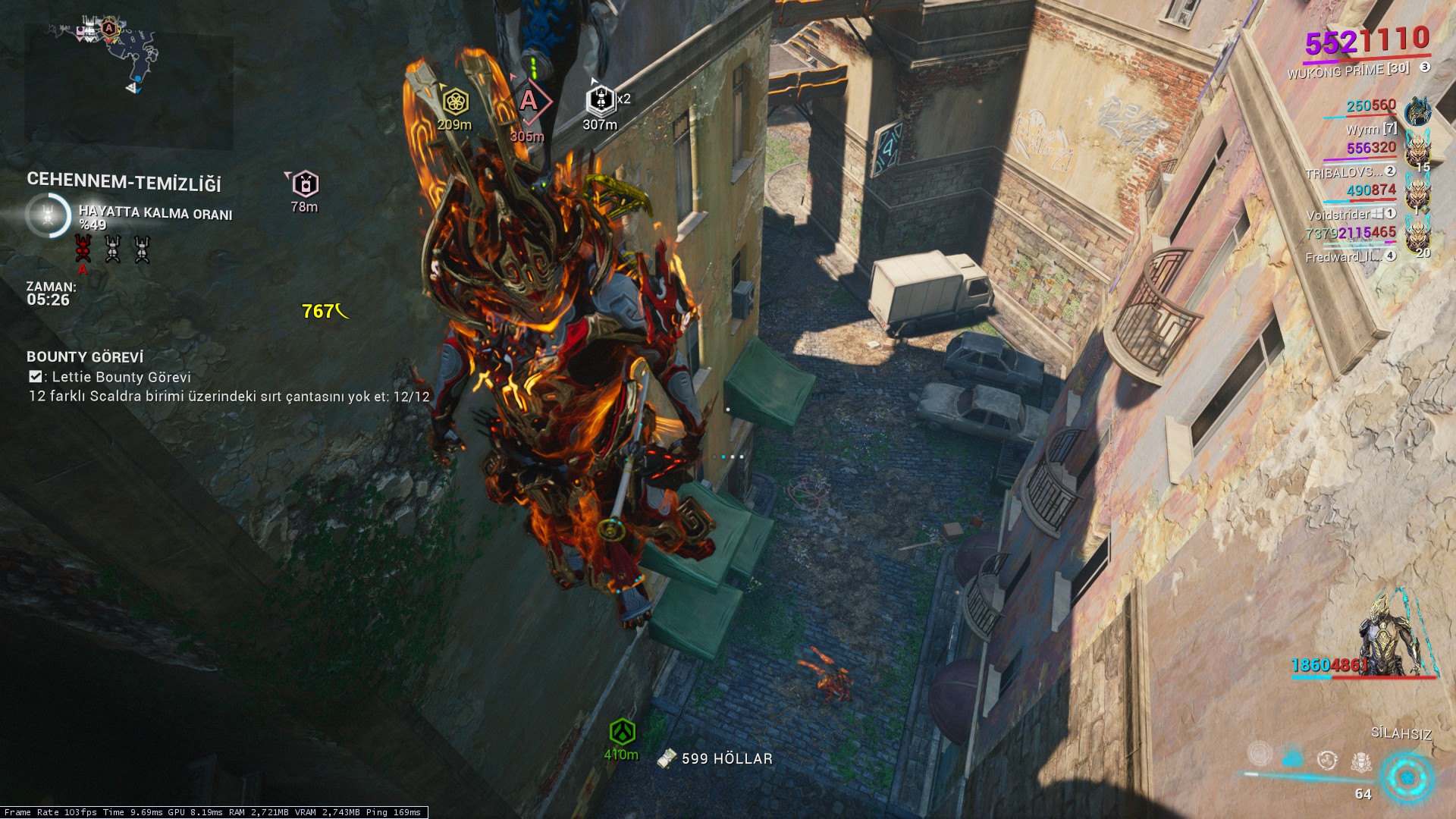
Task: Click the red A objective marker at 305m
Action: (529, 101)
